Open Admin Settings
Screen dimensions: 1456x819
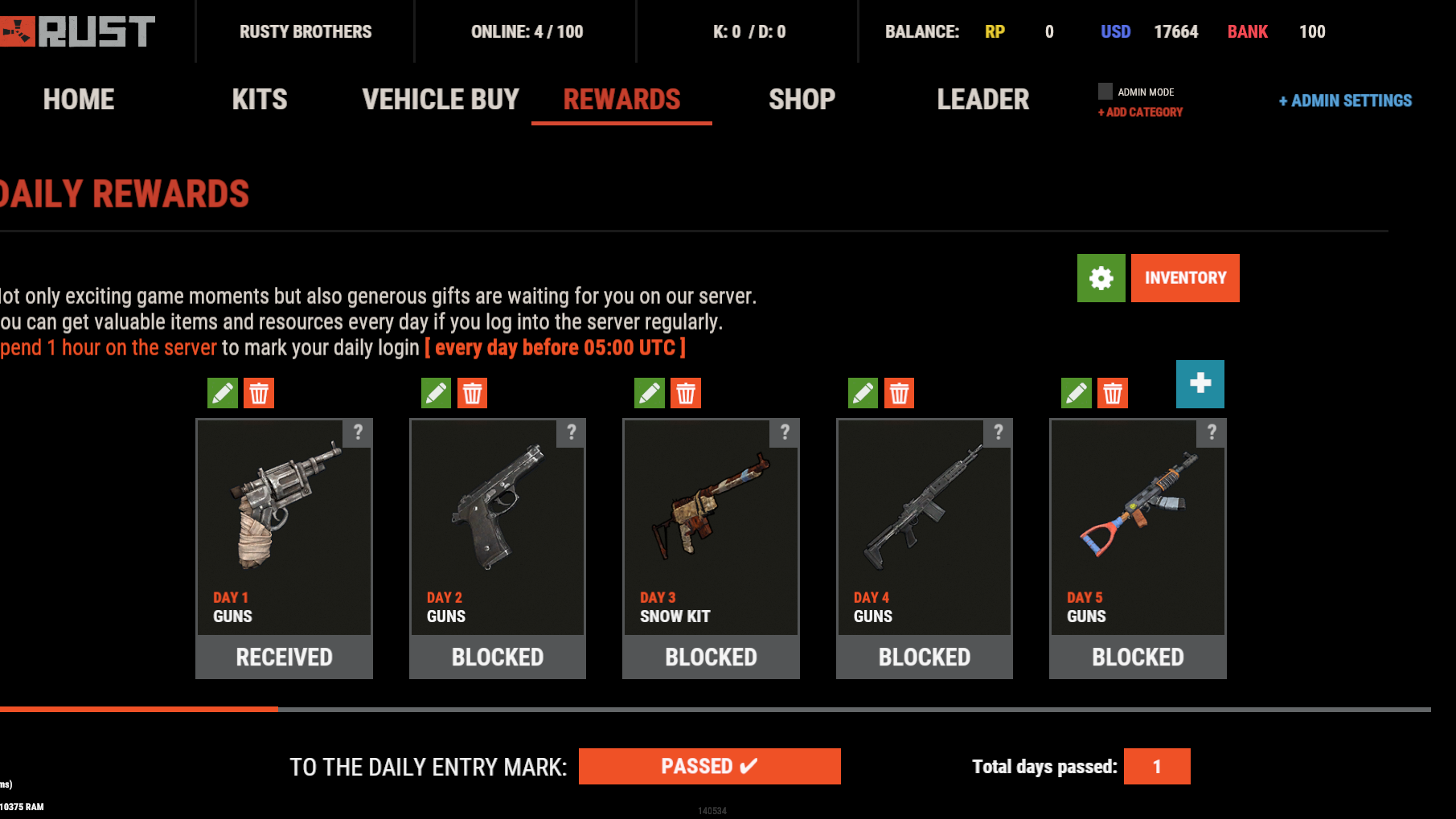[x=1345, y=100]
